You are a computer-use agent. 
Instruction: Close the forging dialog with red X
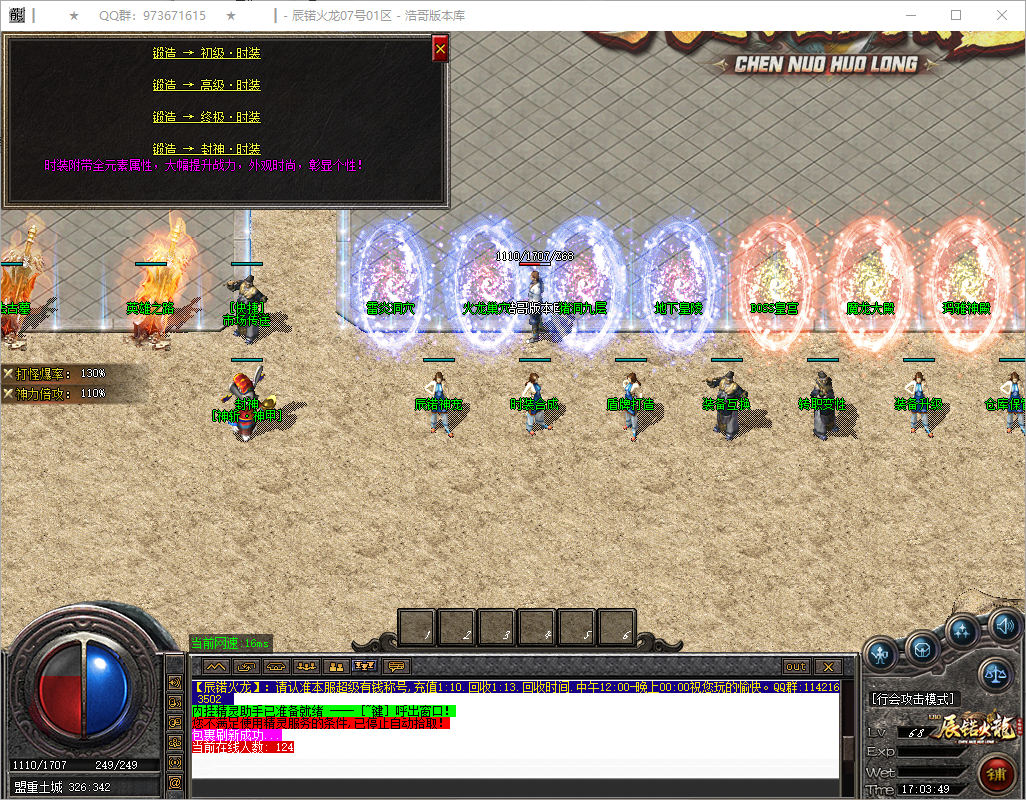[x=440, y=49]
